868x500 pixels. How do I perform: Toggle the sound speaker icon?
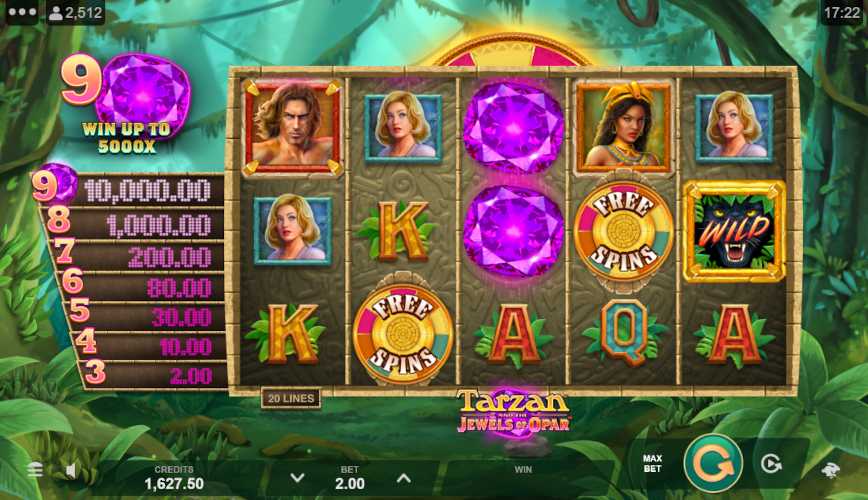click(72, 469)
